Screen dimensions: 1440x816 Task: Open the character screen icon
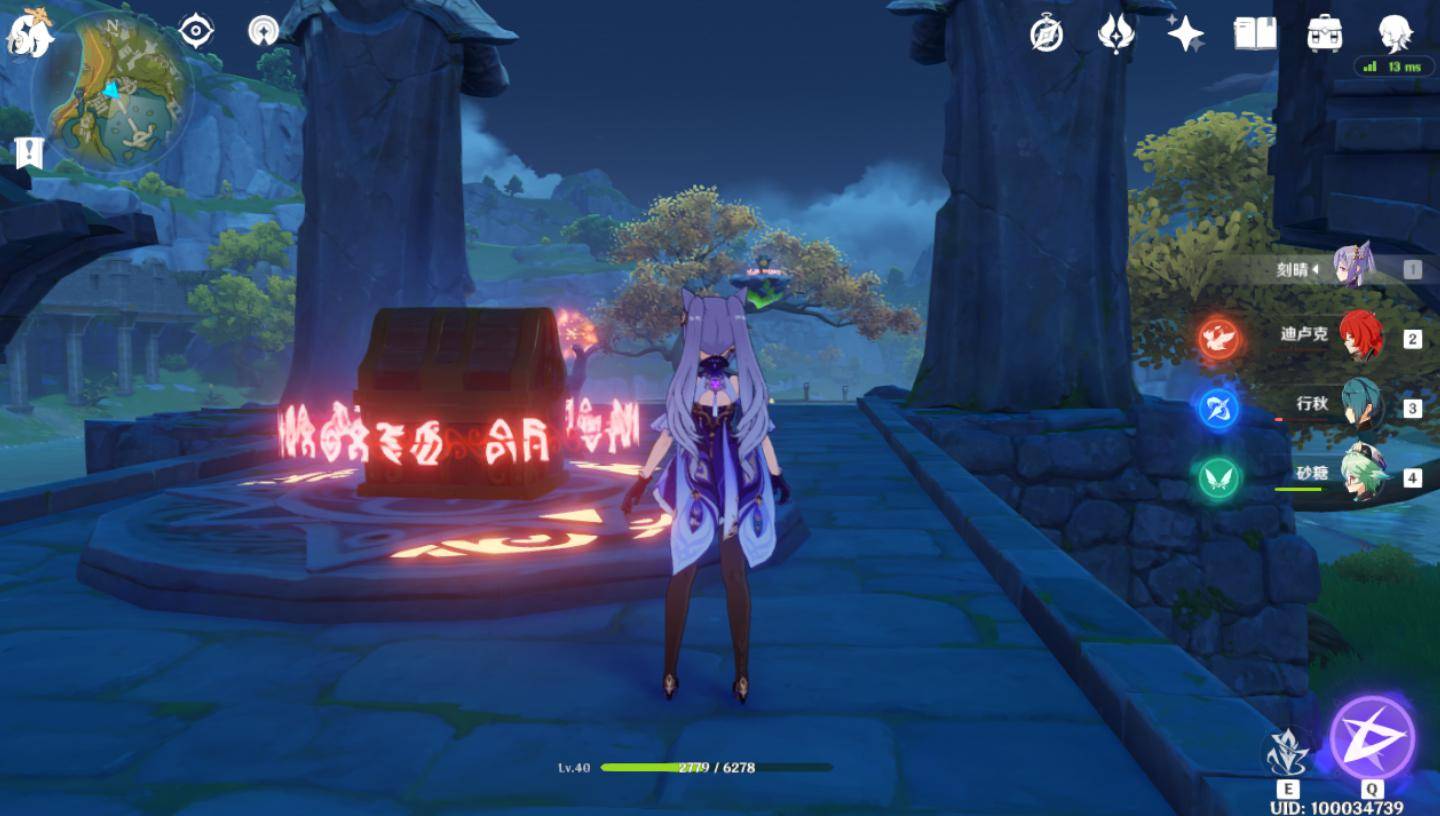(x=1394, y=33)
